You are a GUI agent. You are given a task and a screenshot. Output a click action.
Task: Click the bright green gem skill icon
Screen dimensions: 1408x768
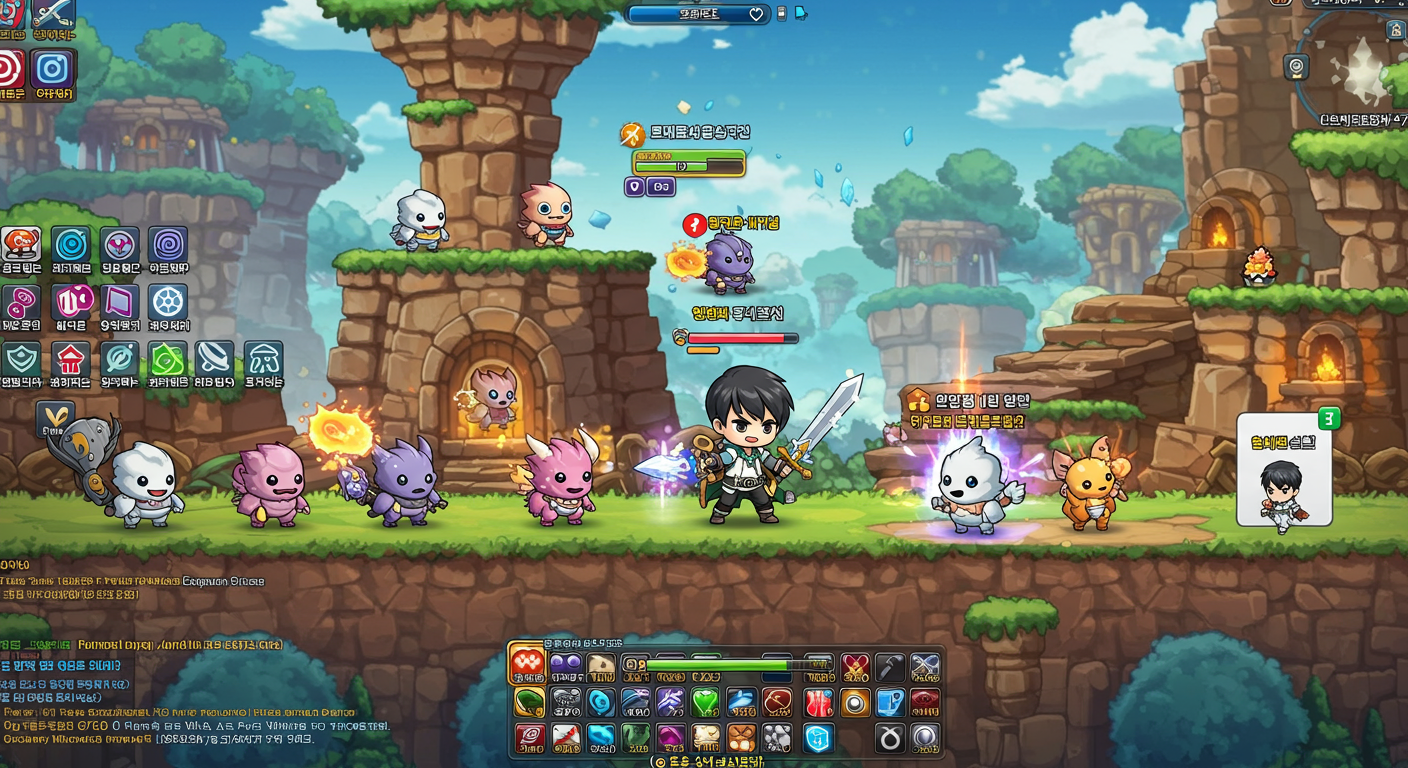click(167, 358)
